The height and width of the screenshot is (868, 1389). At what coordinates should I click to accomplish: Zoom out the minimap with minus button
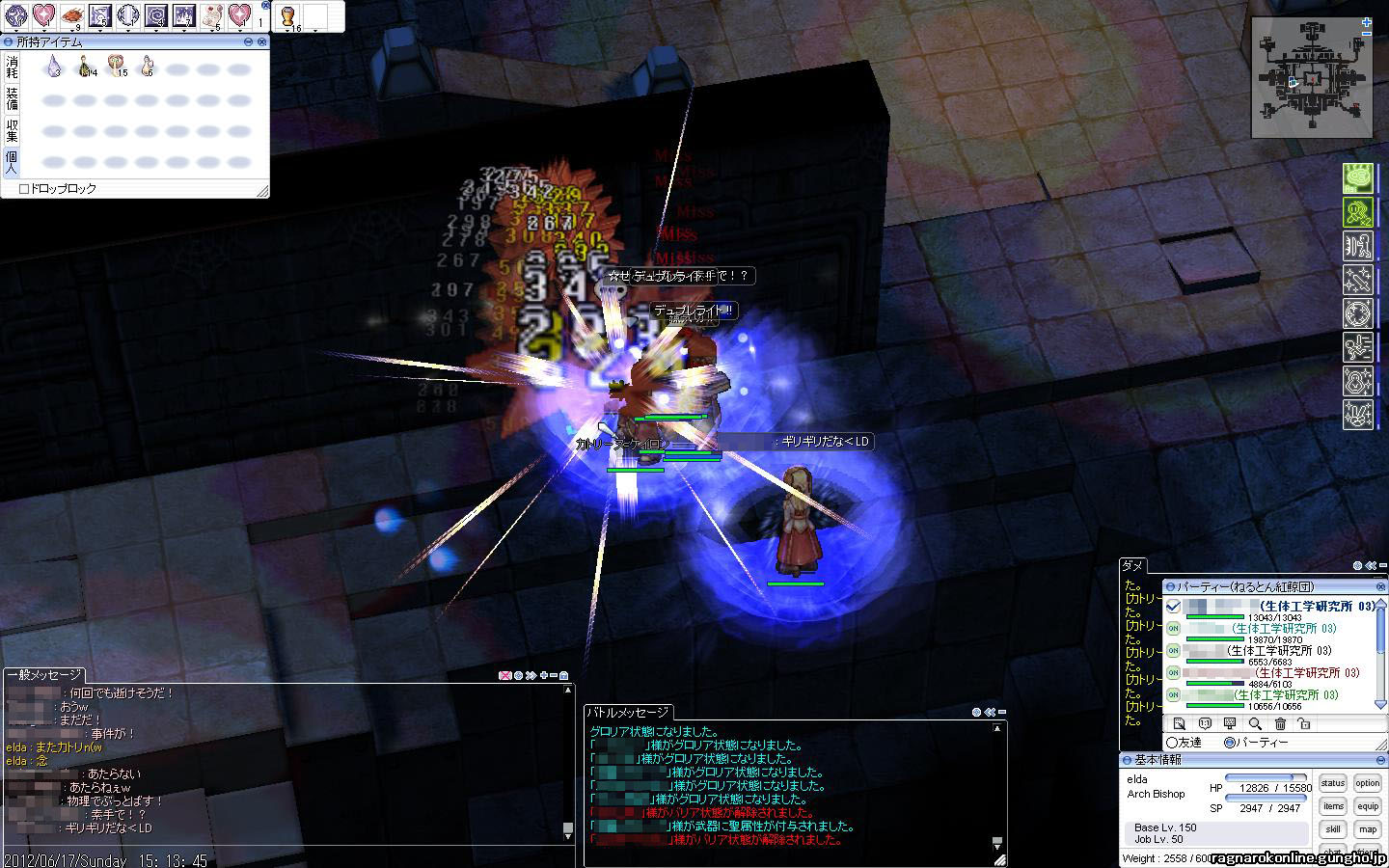[1367, 35]
